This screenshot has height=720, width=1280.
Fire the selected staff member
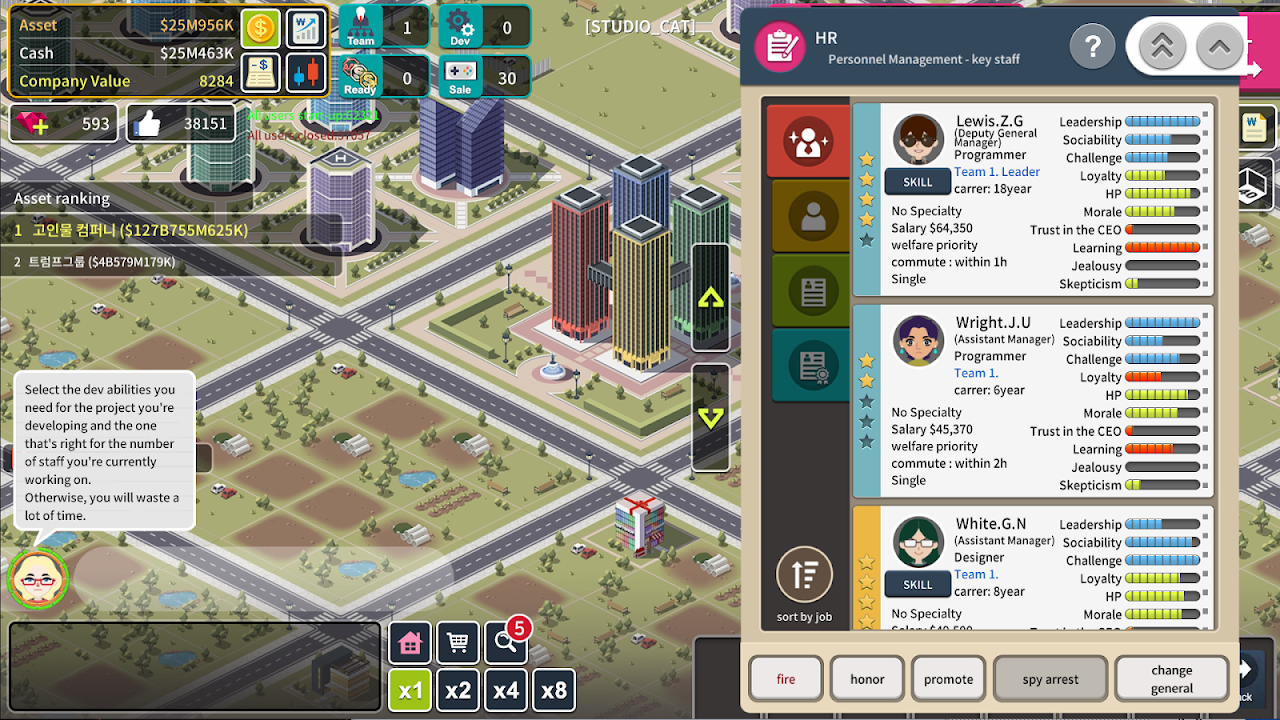786,679
